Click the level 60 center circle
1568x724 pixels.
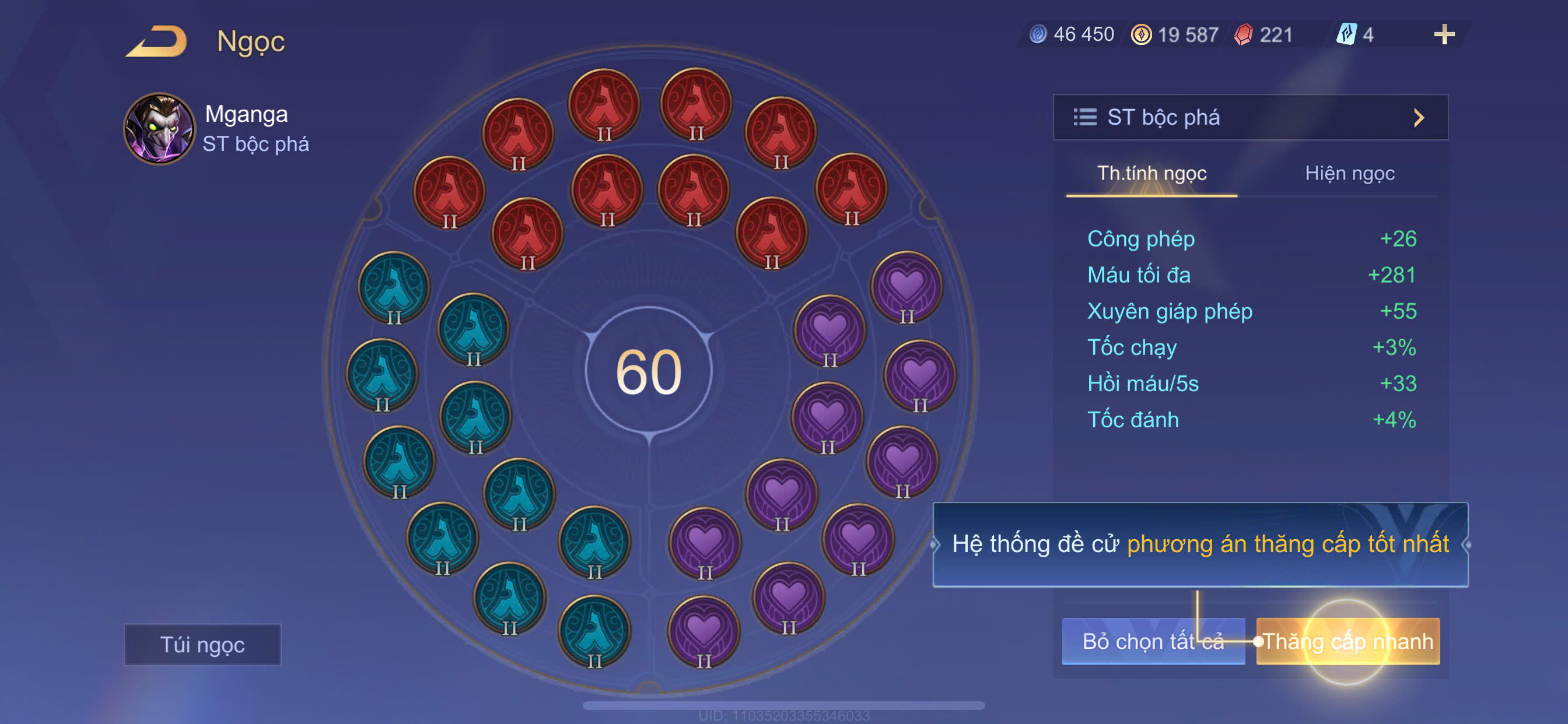pyautogui.click(x=649, y=371)
